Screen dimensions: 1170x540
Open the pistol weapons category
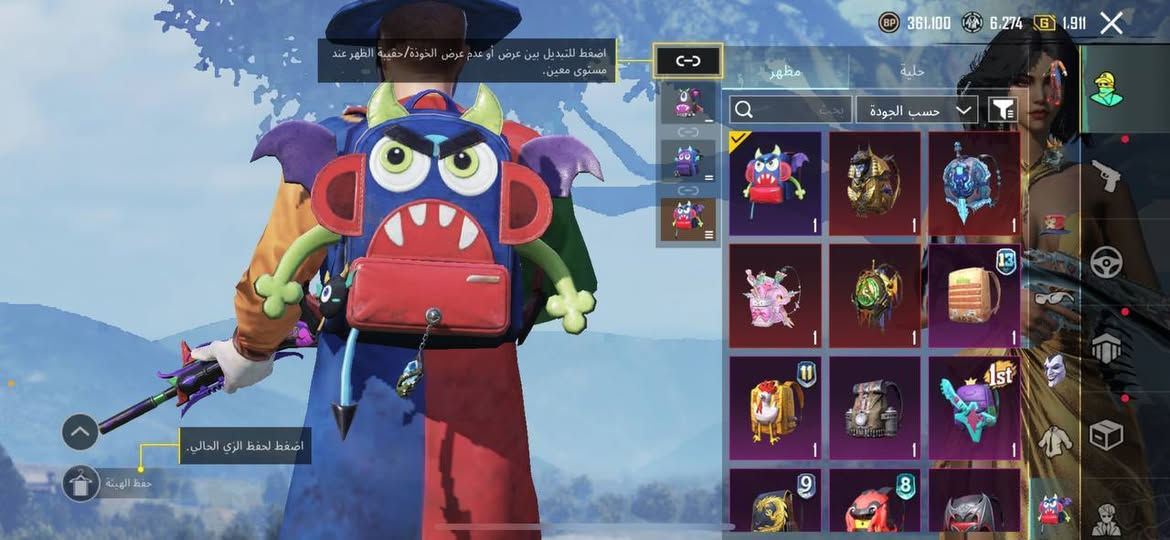point(1106,176)
